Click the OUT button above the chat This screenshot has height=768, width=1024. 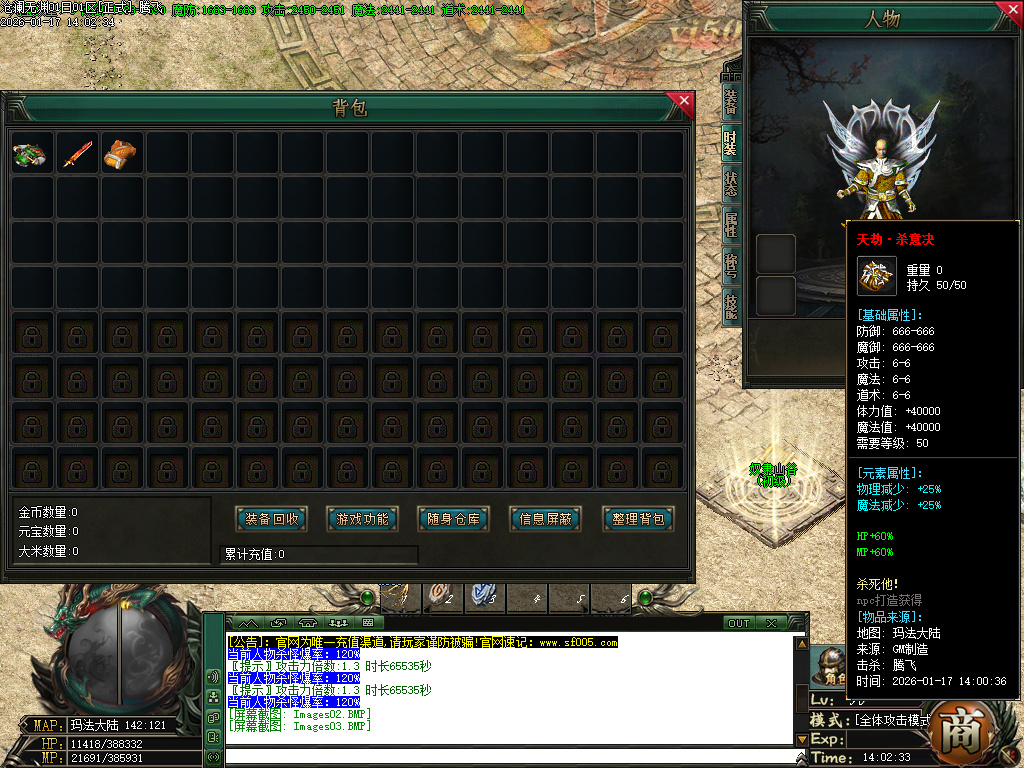pos(739,623)
